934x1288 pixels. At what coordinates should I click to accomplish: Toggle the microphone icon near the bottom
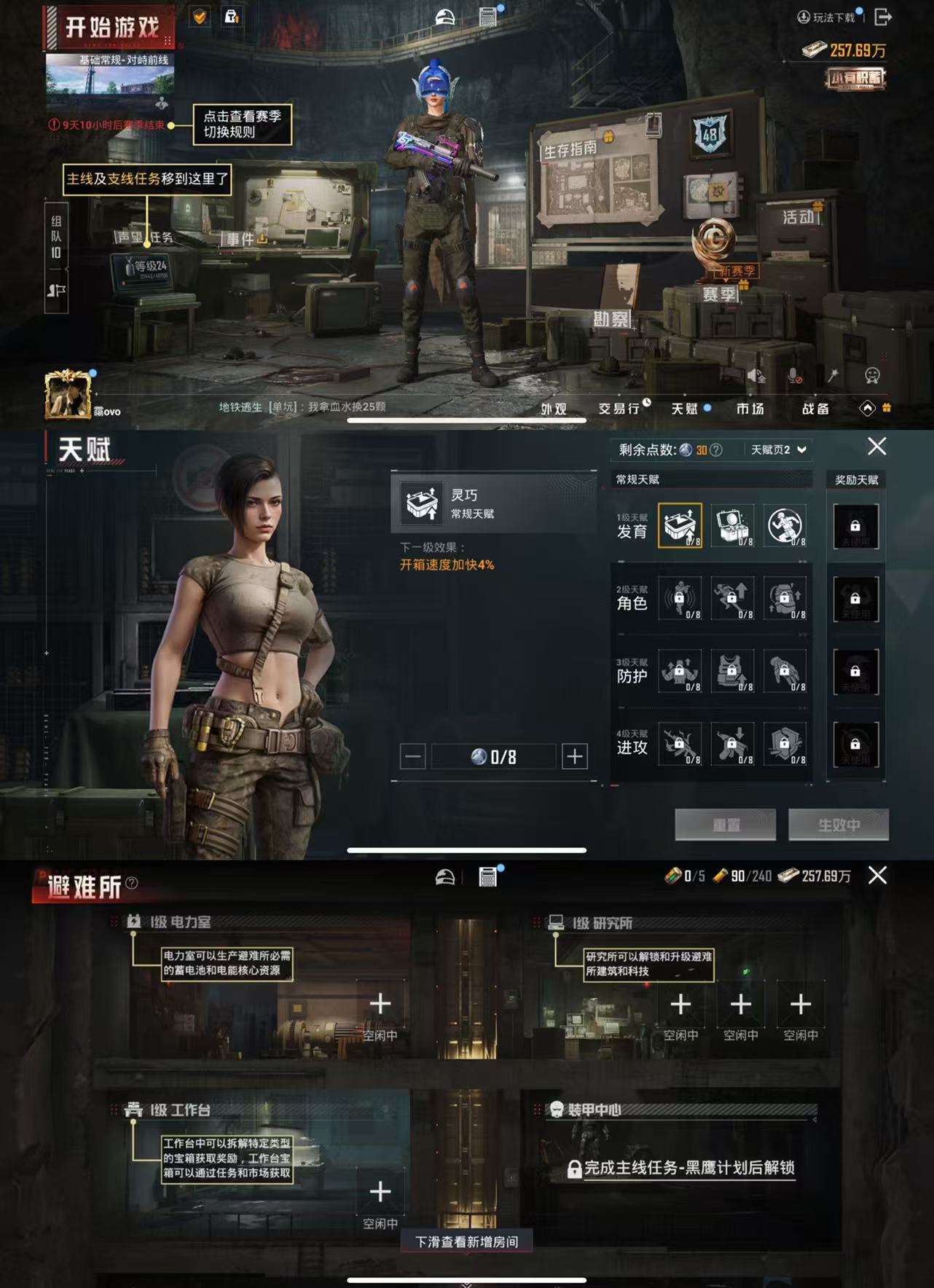(x=794, y=375)
